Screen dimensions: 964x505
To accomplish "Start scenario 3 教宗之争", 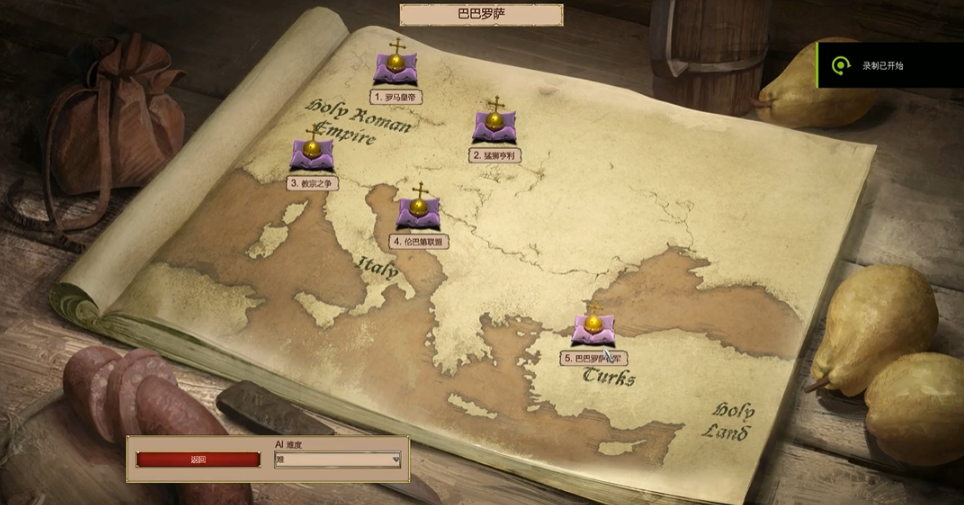I will (x=312, y=154).
